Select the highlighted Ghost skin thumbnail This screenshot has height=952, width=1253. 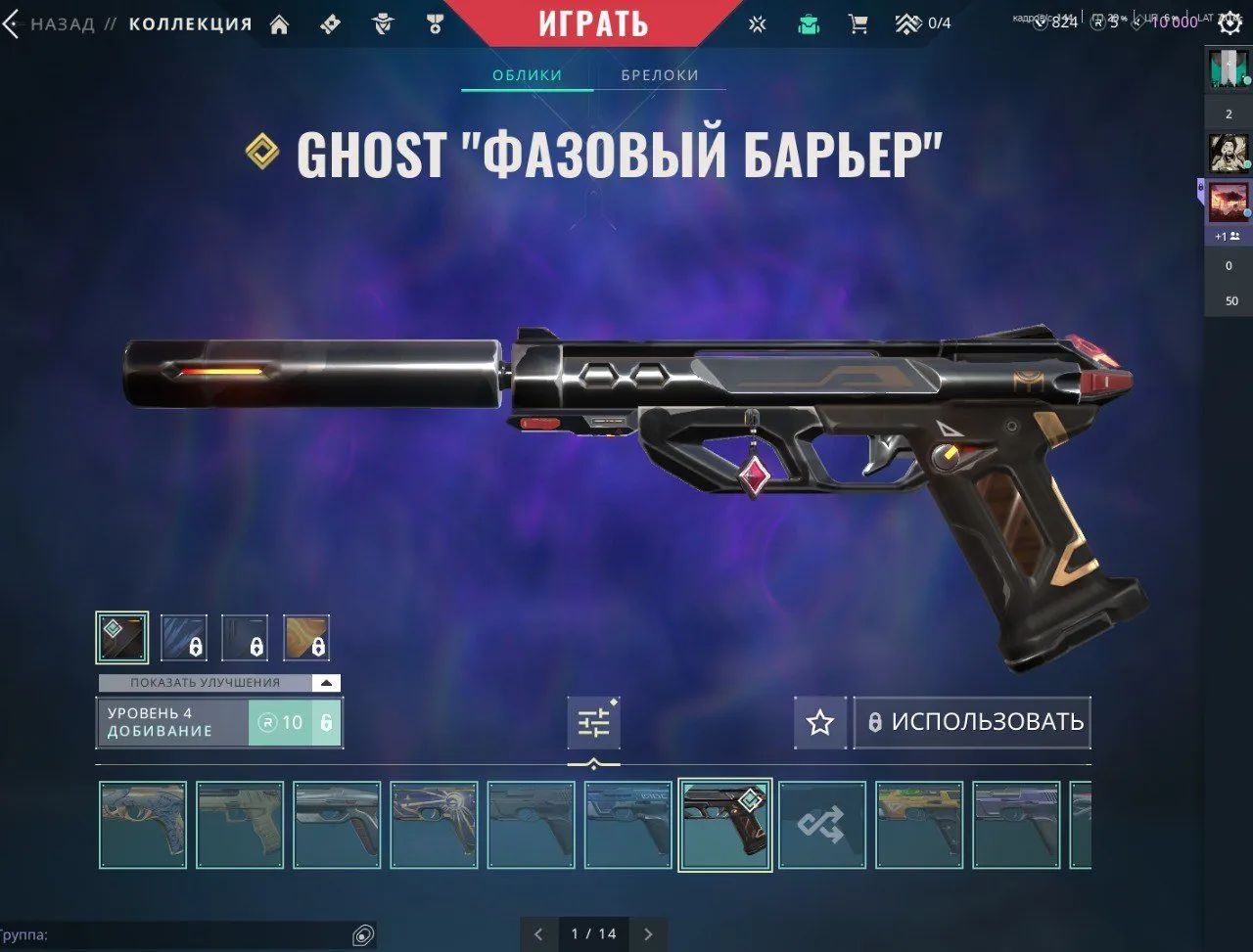click(x=724, y=824)
